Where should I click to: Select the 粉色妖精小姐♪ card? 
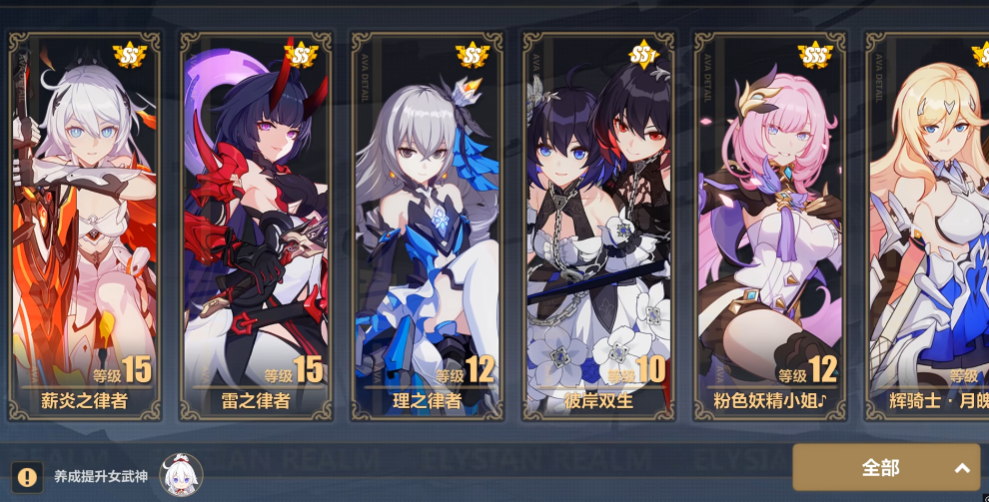[770, 225]
